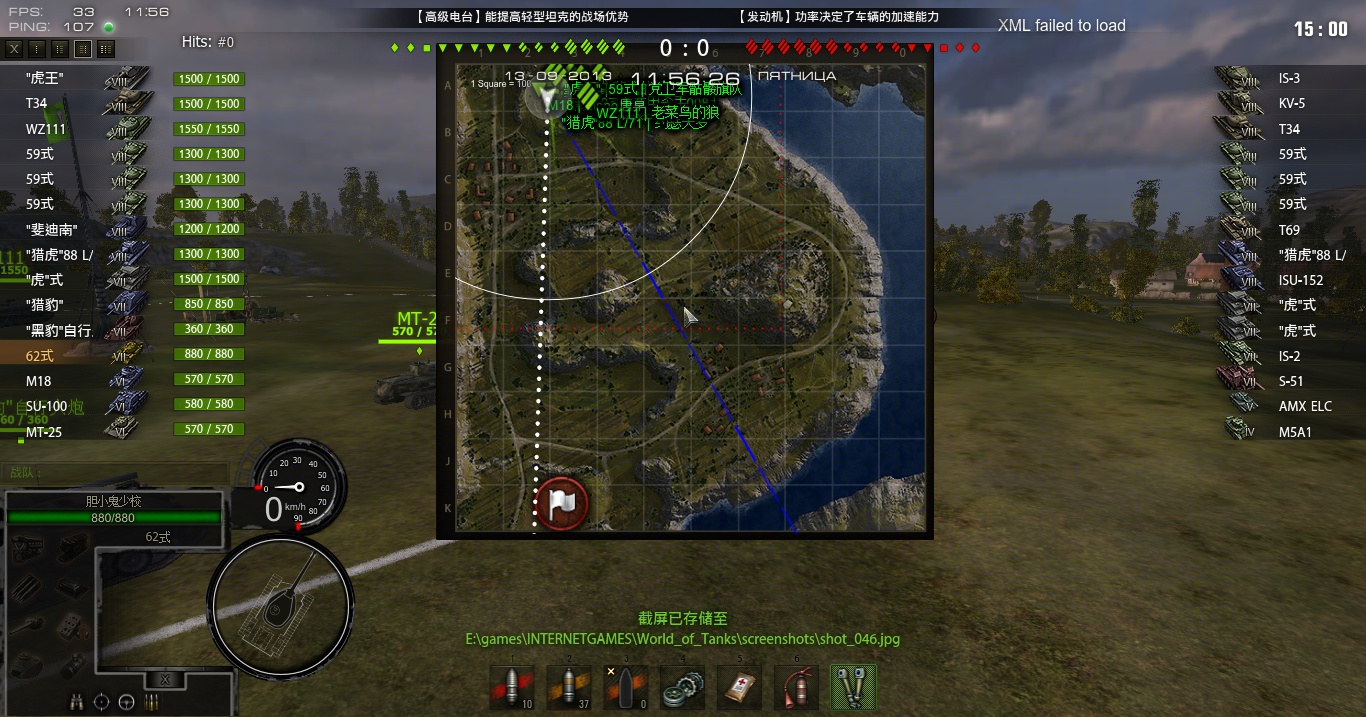Select the armor-piercing shell with 10 rounds
This screenshot has height=717, width=1366.
[511, 687]
